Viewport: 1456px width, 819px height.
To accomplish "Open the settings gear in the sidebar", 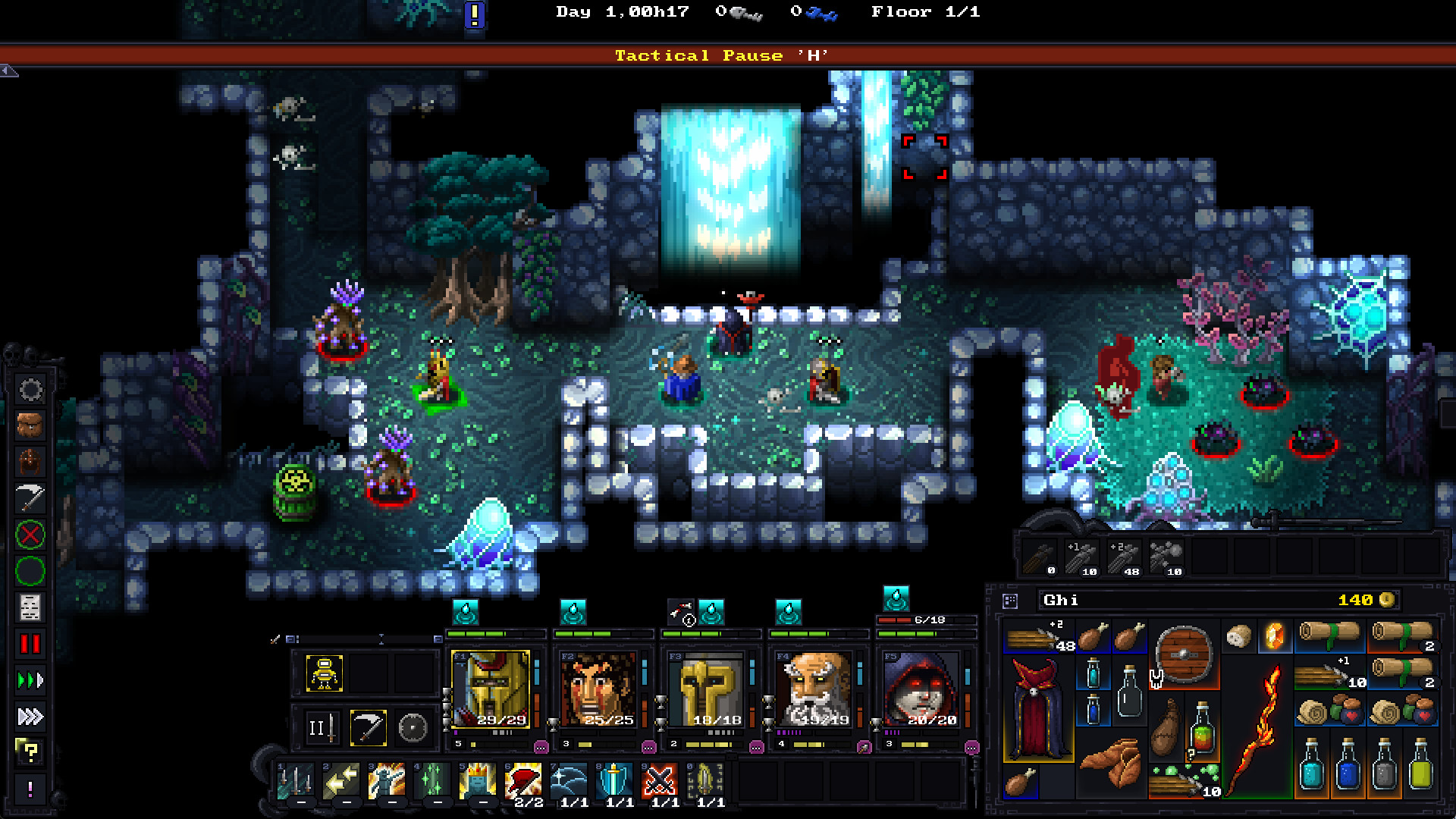I will pos(30,391).
